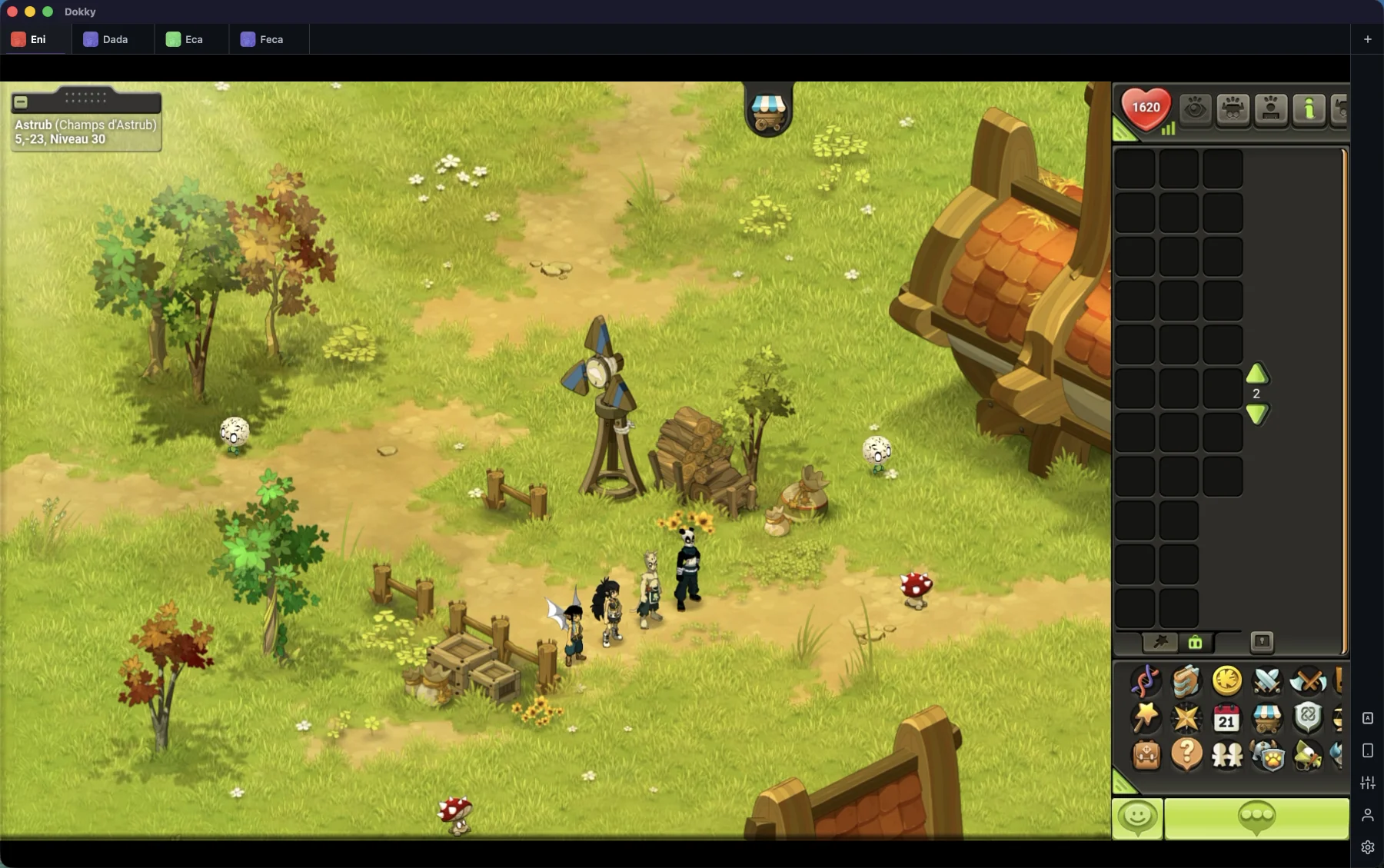The width and height of the screenshot is (1384, 868).
Task: Open the backpack inventory icon
Action: click(x=1146, y=755)
